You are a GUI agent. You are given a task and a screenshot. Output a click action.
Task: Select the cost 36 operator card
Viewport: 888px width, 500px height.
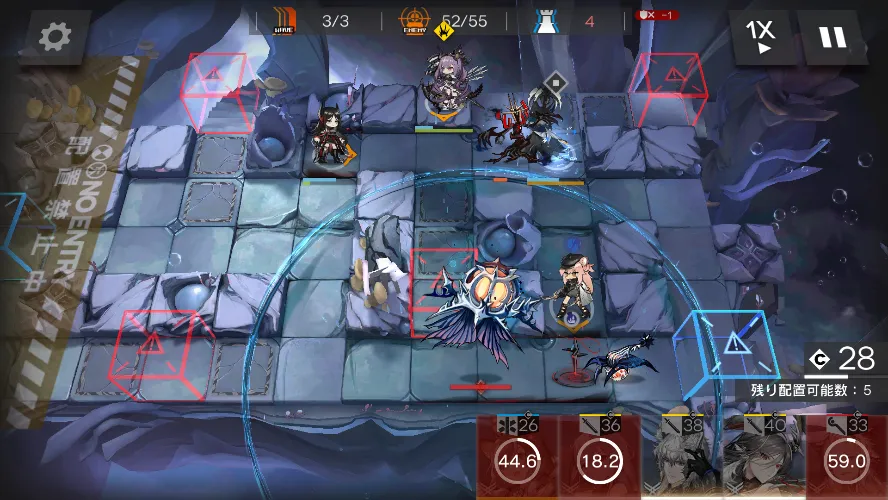(x=598, y=459)
